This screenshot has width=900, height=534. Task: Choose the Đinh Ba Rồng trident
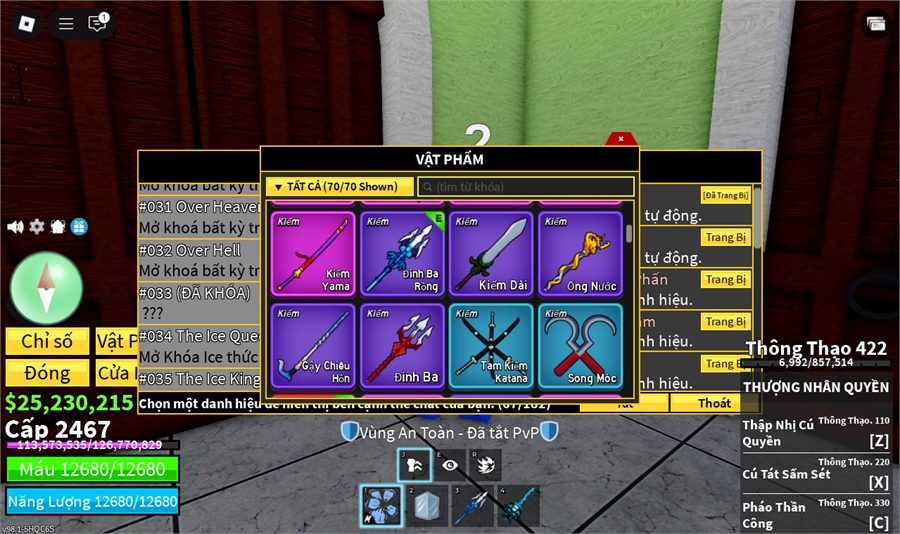coord(402,253)
